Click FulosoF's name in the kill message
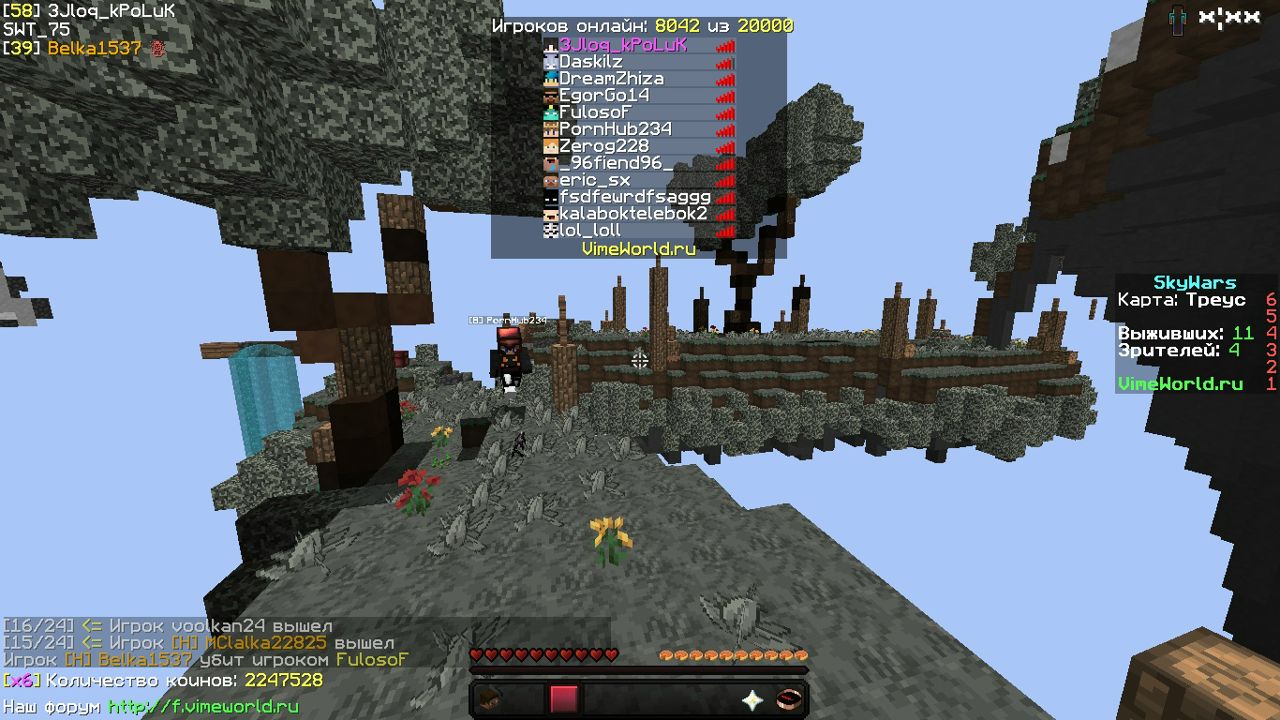The height and width of the screenshot is (720, 1280). click(372, 660)
